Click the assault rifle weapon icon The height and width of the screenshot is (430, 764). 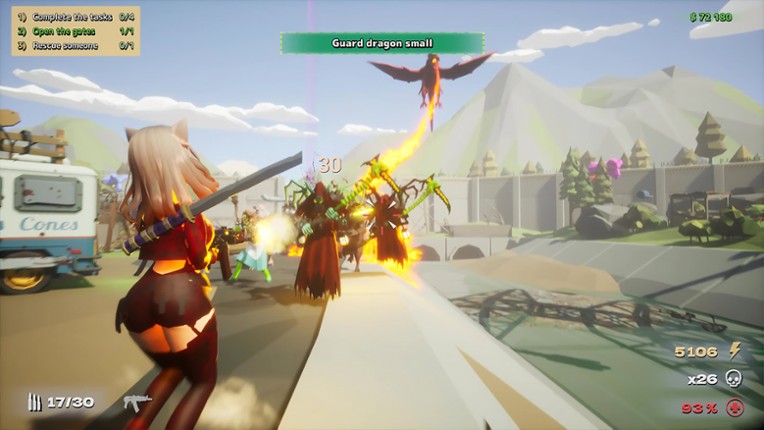136,402
